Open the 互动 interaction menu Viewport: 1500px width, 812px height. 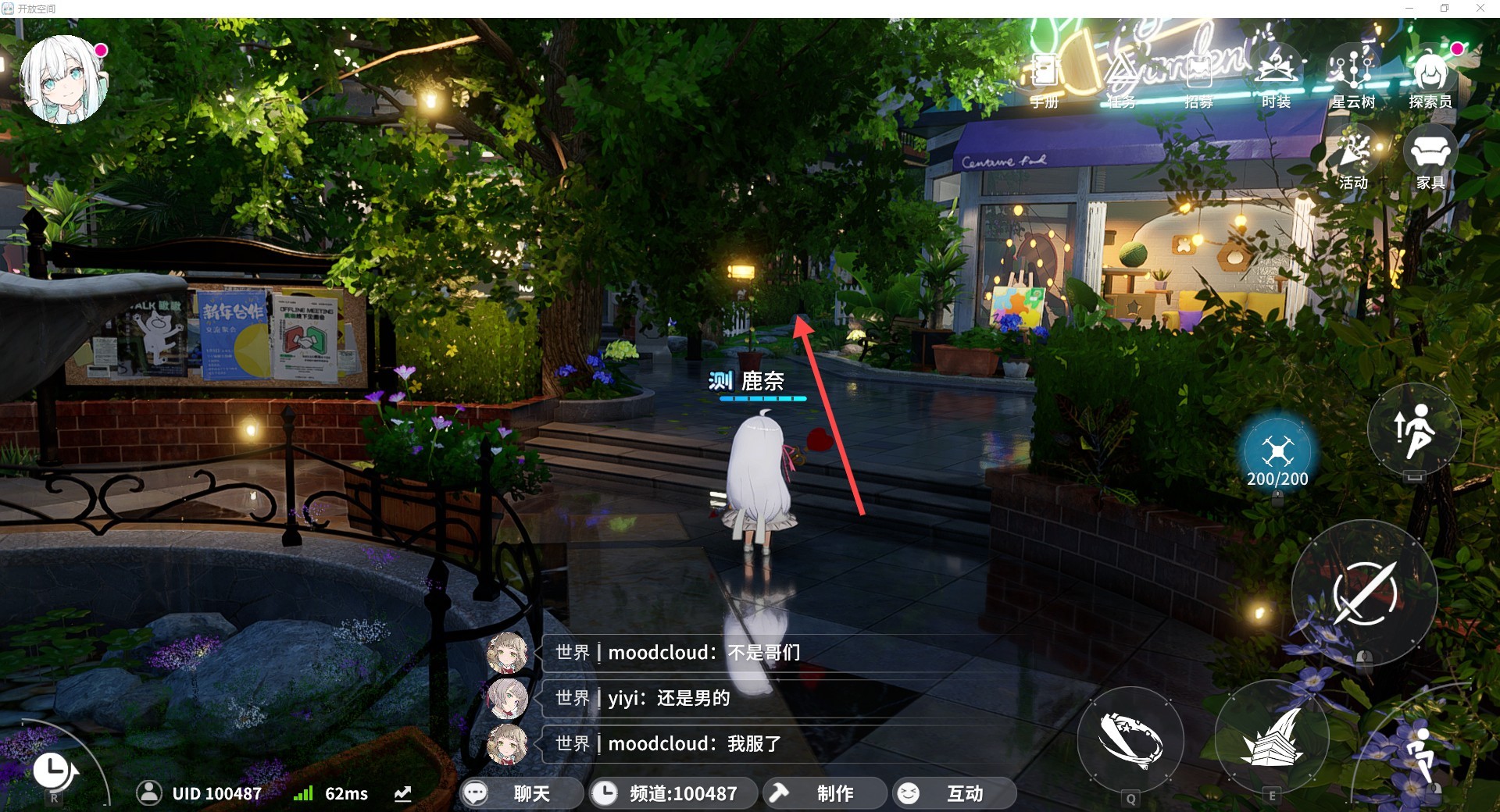pos(953,793)
